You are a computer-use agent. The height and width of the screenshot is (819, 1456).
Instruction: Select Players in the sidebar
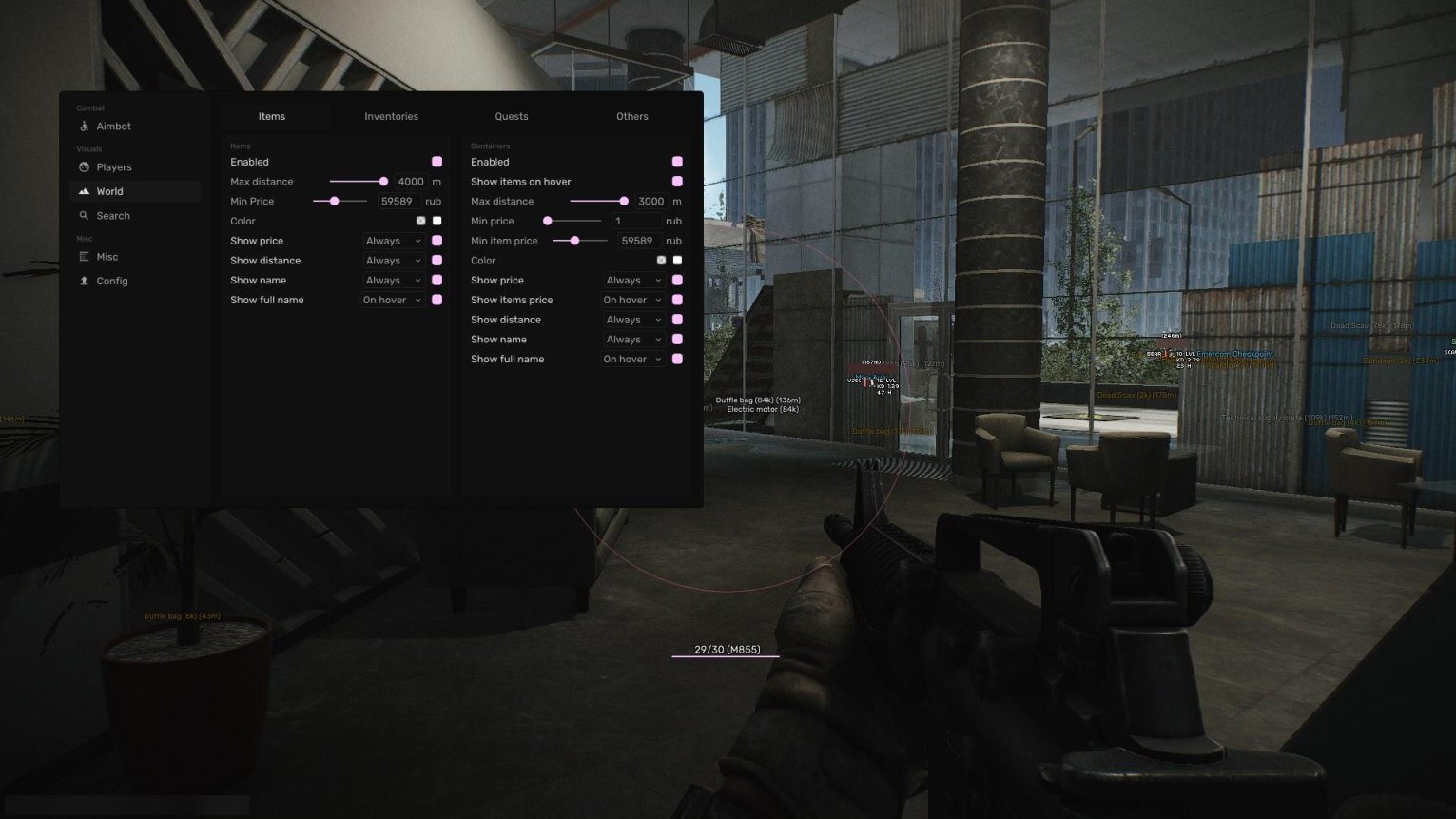pos(113,167)
